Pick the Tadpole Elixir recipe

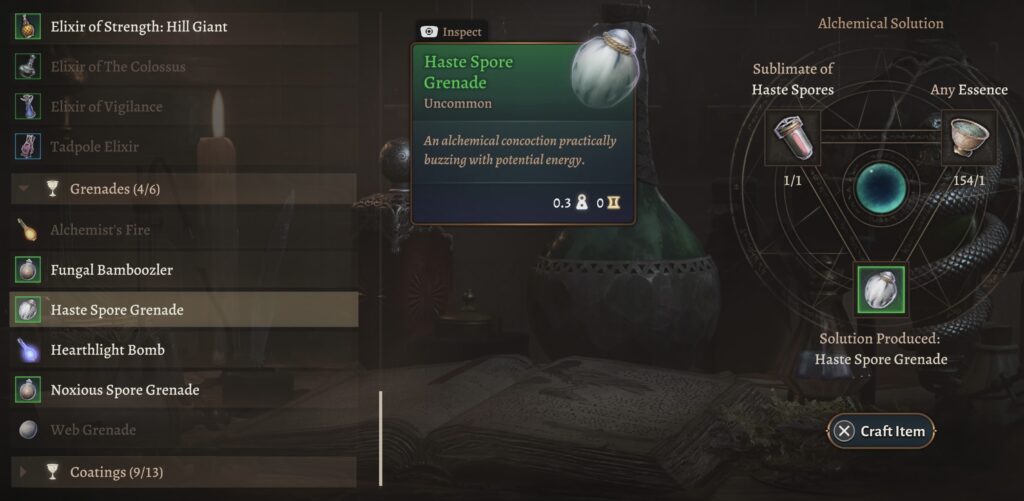(x=95, y=147)
